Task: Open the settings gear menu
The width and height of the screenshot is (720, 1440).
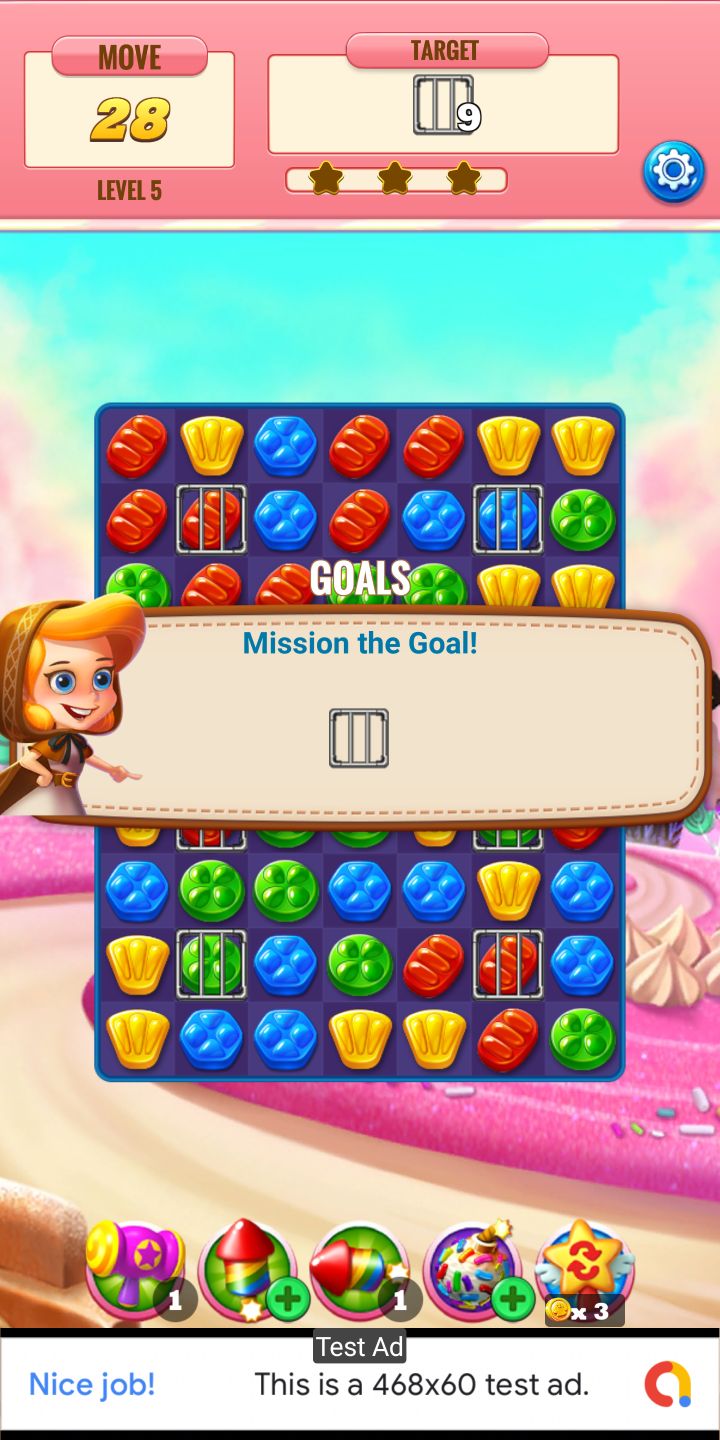Action: (673, 172)
